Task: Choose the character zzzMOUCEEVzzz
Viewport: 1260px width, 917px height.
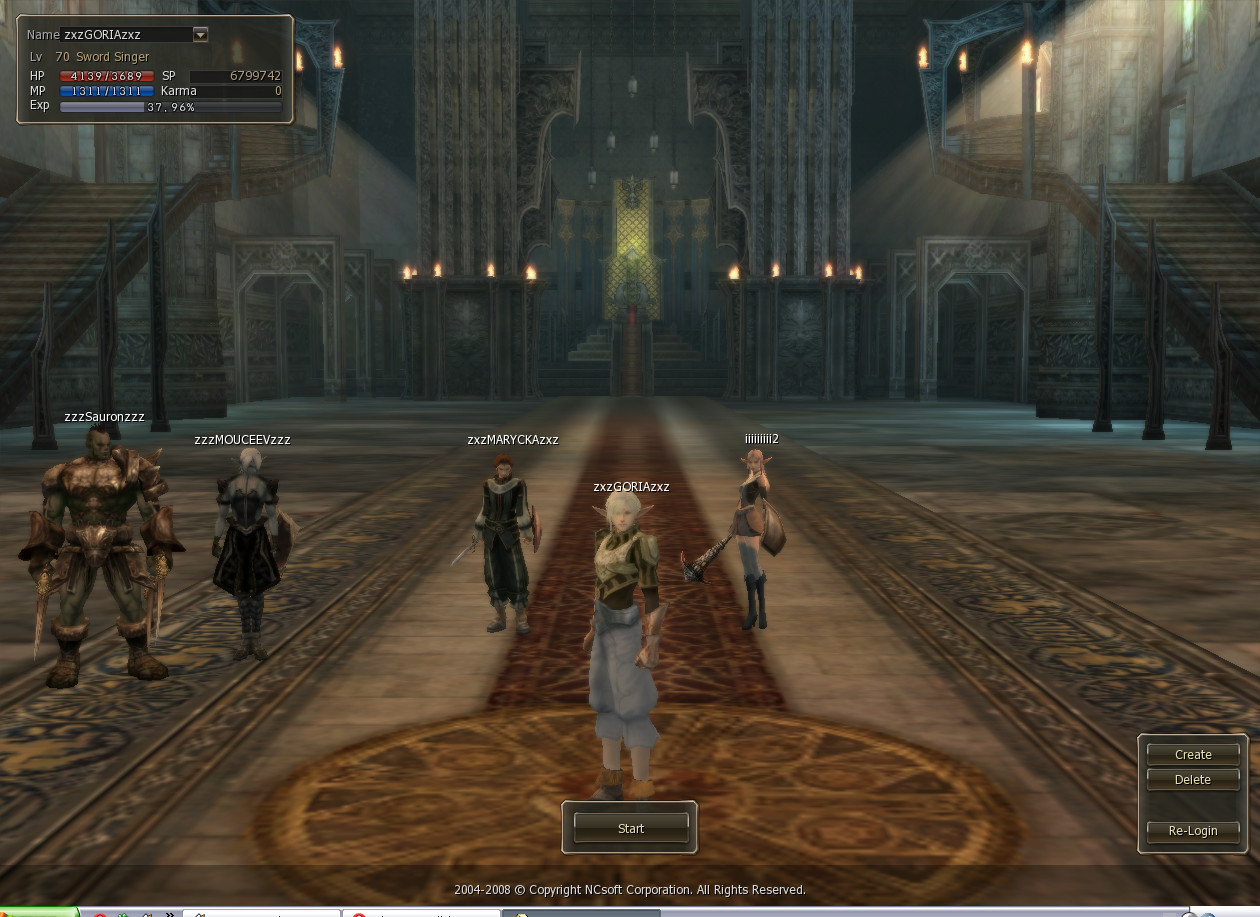Action: (x=247, y=550)
